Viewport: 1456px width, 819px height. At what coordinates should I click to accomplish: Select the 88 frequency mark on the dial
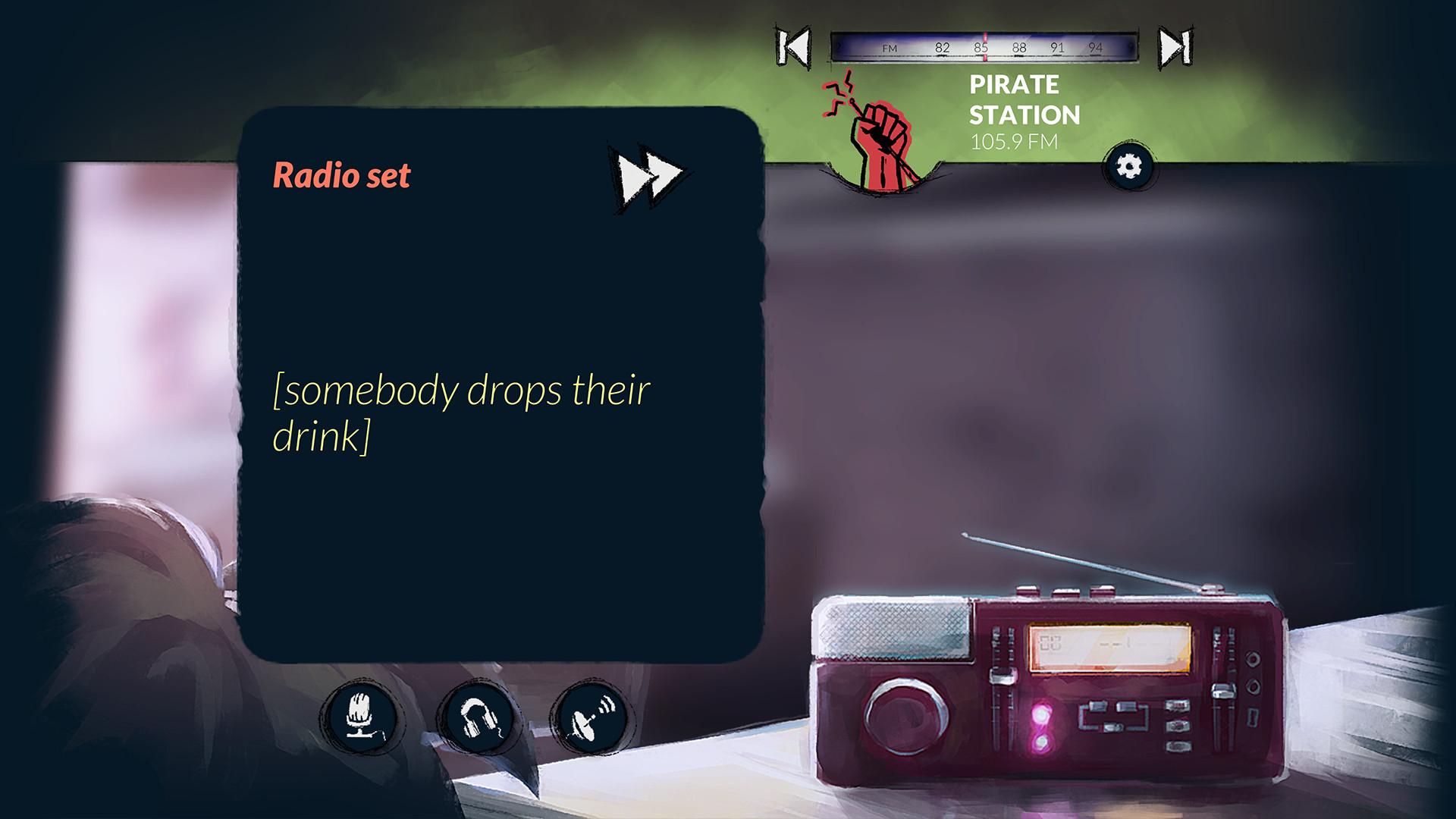point(1020,46)
